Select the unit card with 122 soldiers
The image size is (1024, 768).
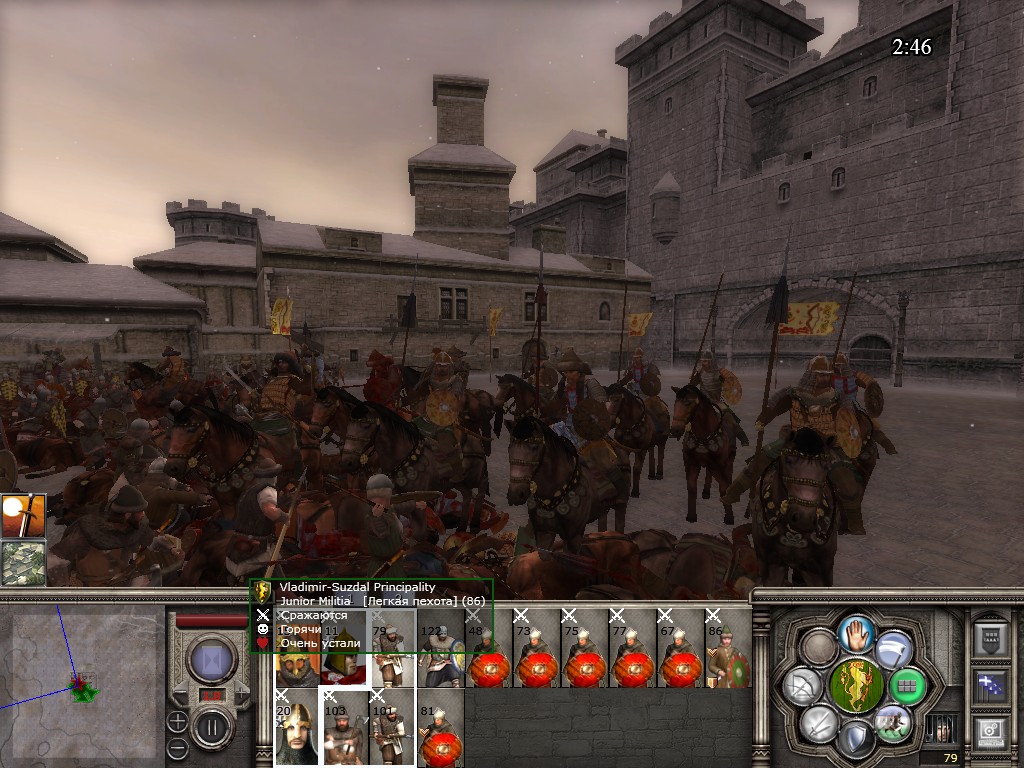click(x=440, y=650)
